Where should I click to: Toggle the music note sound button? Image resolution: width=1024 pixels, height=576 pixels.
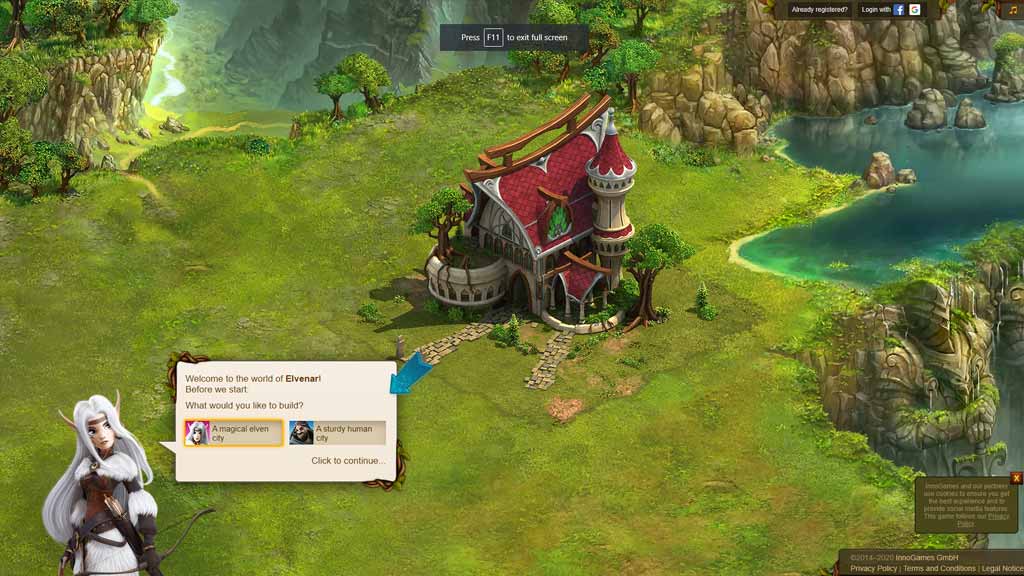pos(1012,10)
